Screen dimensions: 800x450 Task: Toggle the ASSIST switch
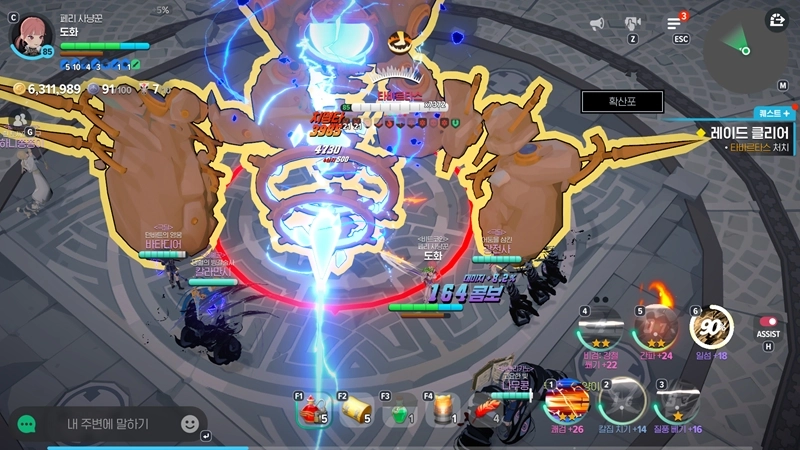coord(768,322)
